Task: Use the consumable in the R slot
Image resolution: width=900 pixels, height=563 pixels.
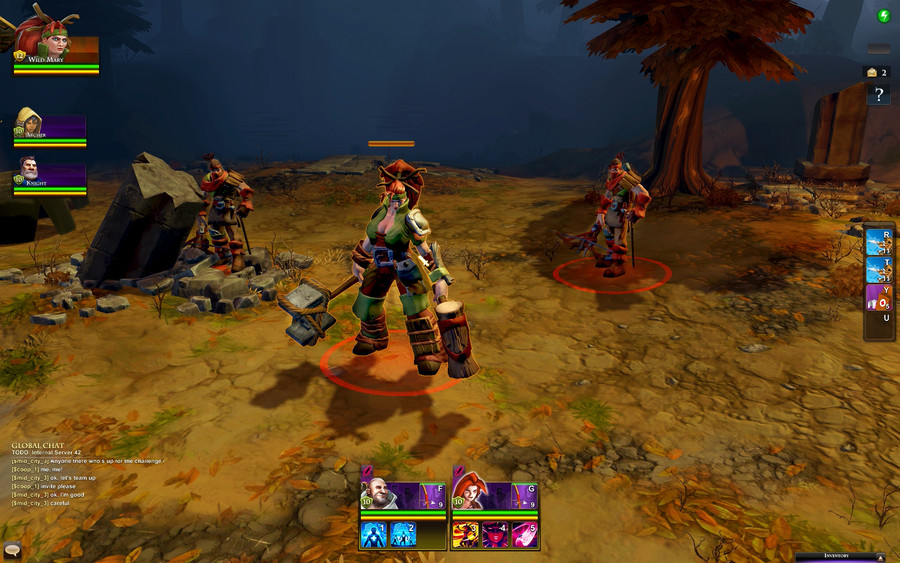Action: 880,243
